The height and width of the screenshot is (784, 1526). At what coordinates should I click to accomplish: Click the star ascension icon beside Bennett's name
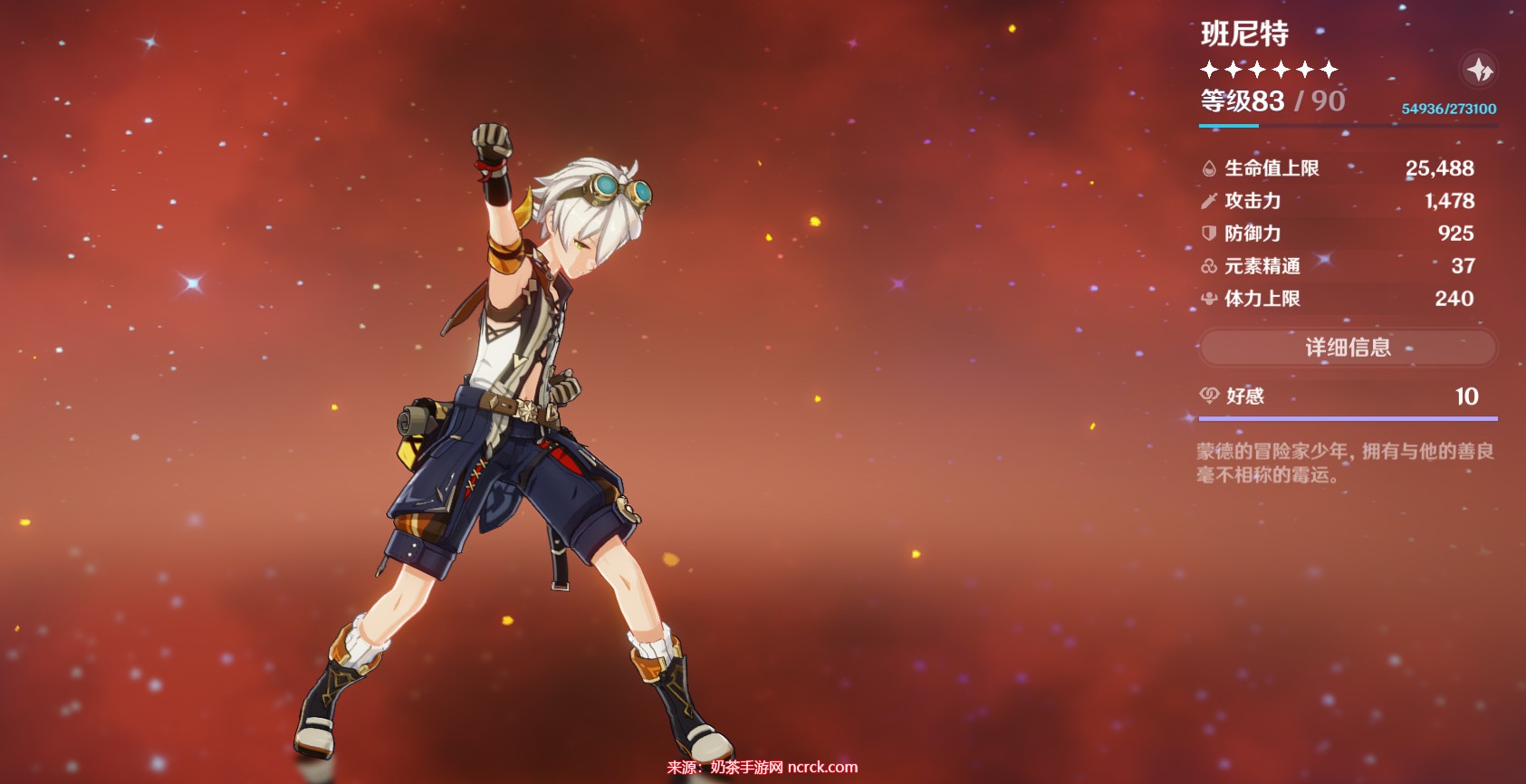click(1479, 70)
